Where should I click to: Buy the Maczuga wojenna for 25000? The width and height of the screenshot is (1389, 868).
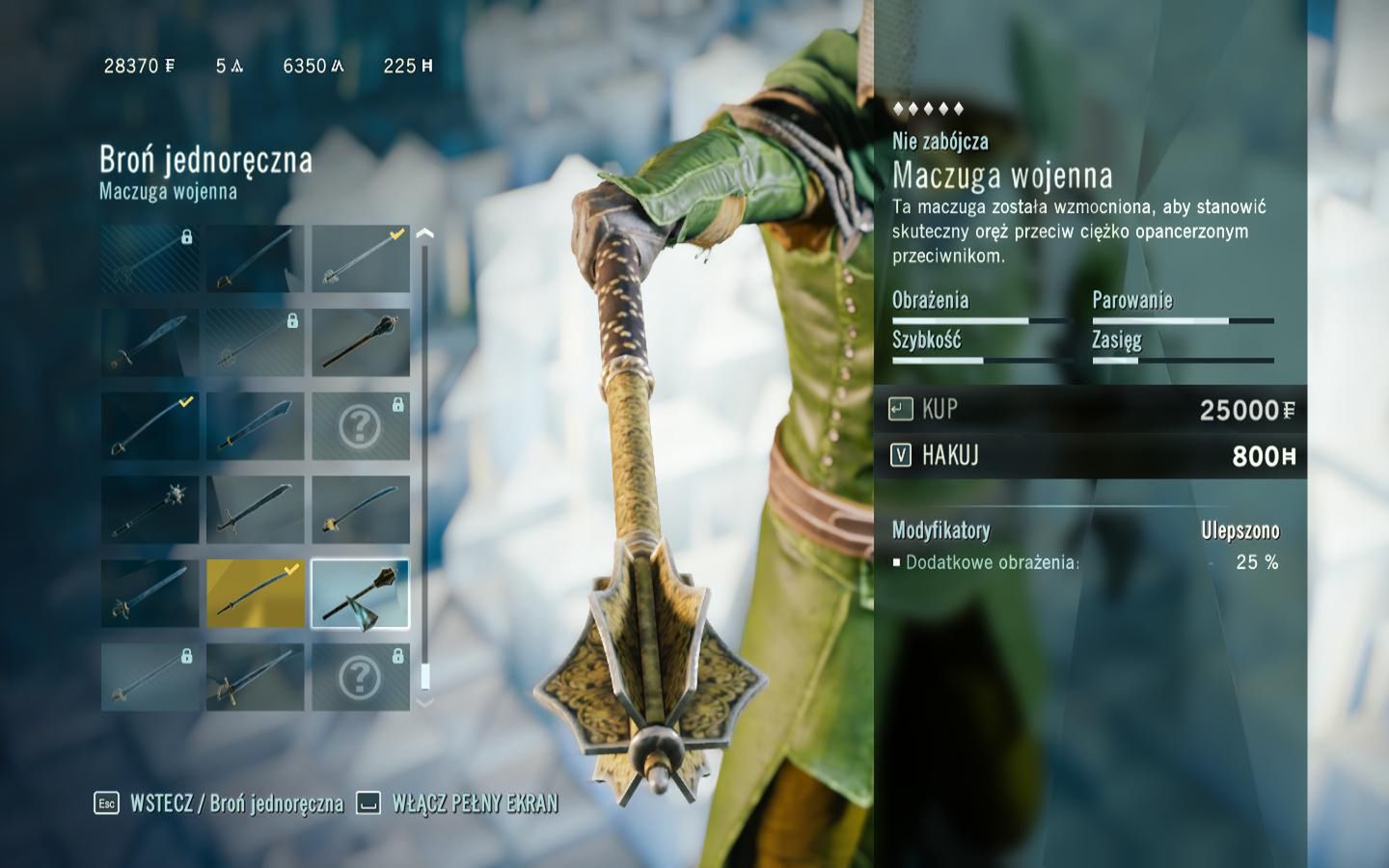click(1090, 410)
